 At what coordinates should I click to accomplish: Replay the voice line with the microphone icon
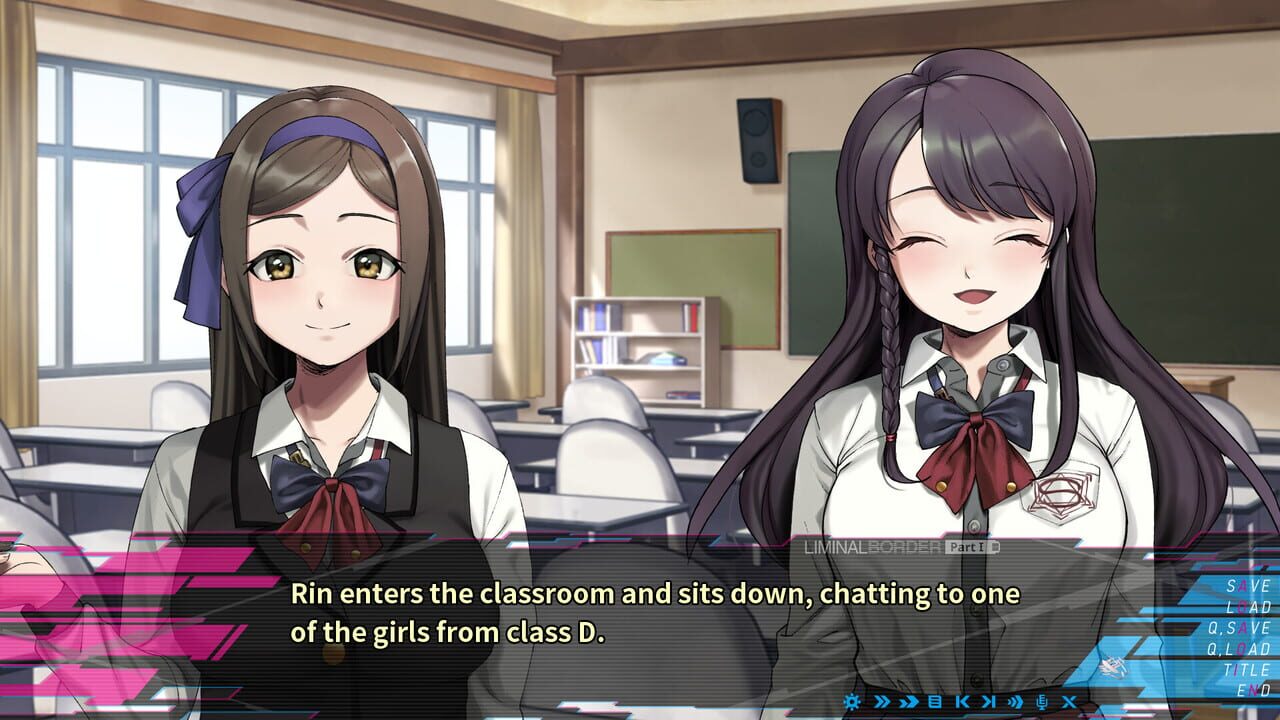coord(1042,701)
